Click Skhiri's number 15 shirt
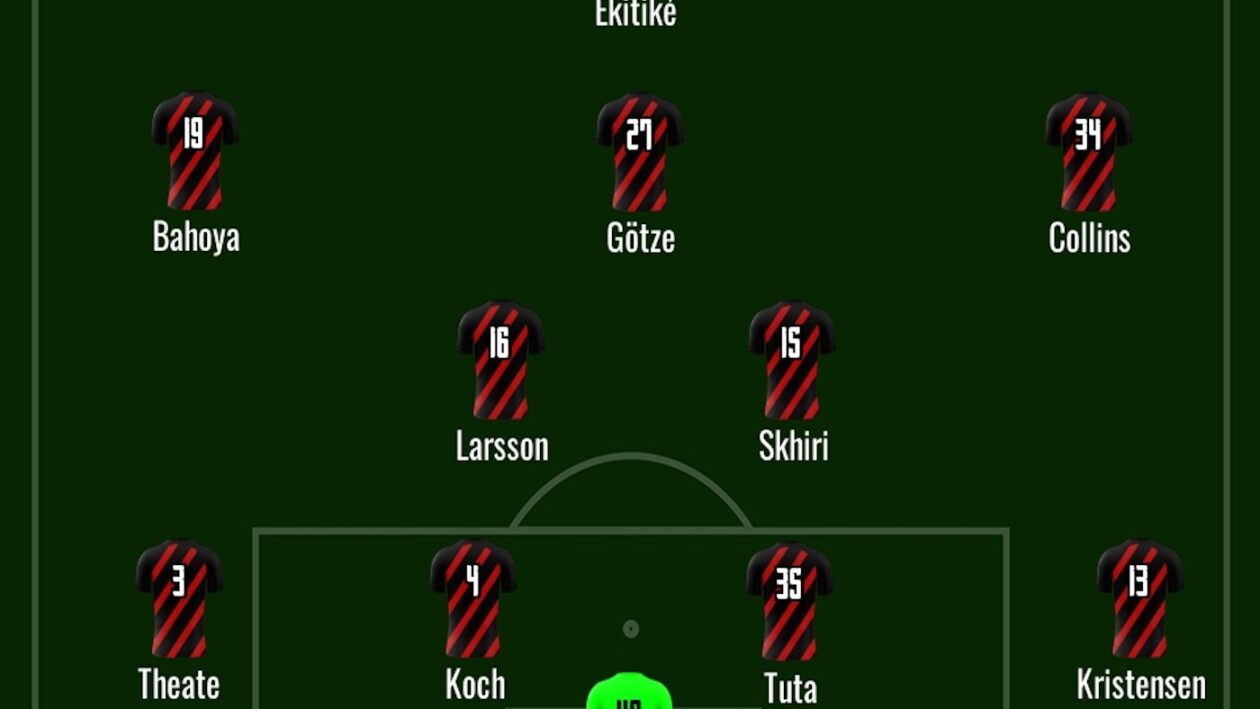The width and height of the screenshot is (1260, 709). click(792, 359)
